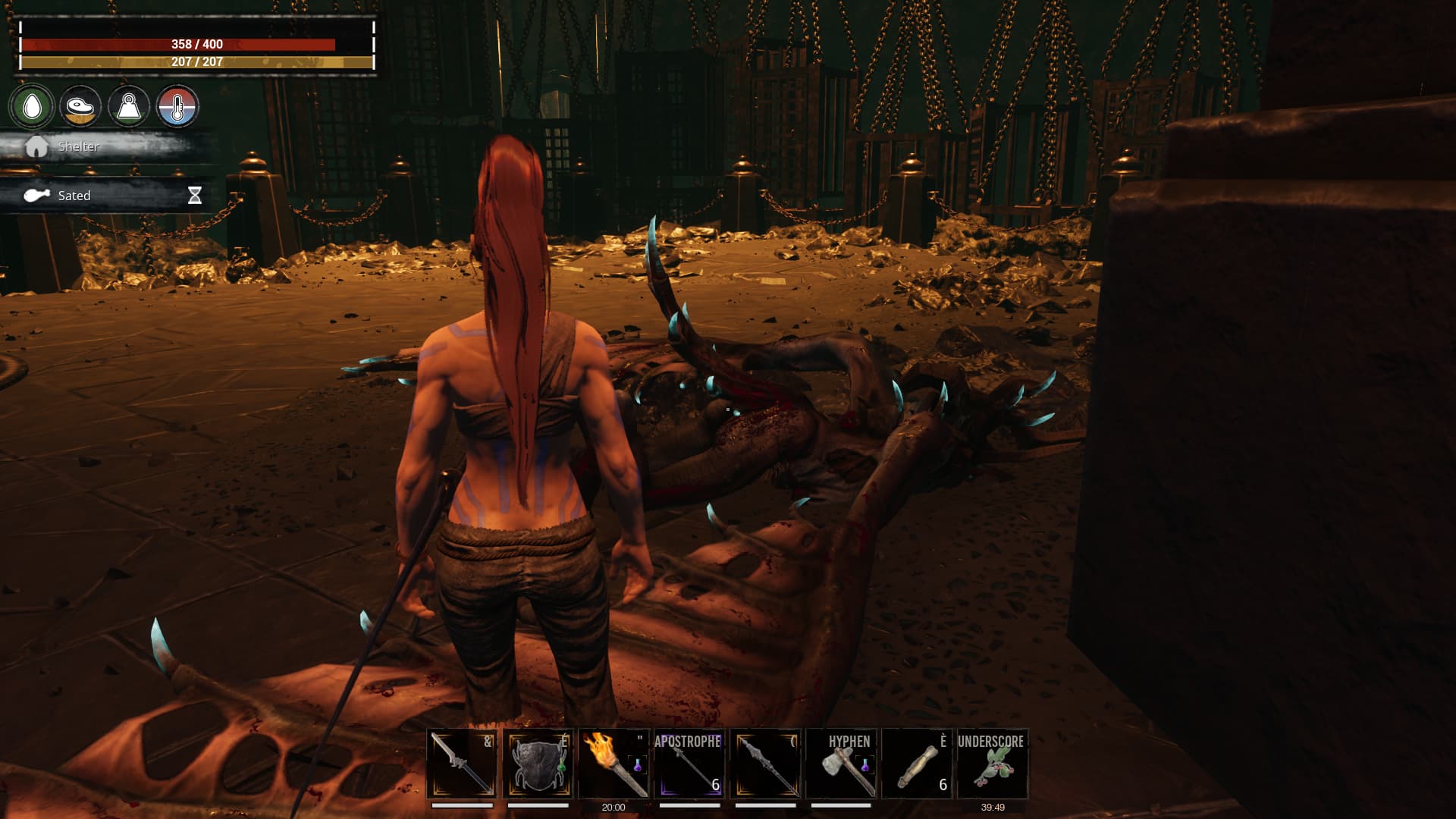Choose the burning torch hotbar slot
The height and width of the screenshot is (819, 1456).
tap(613, 764)
